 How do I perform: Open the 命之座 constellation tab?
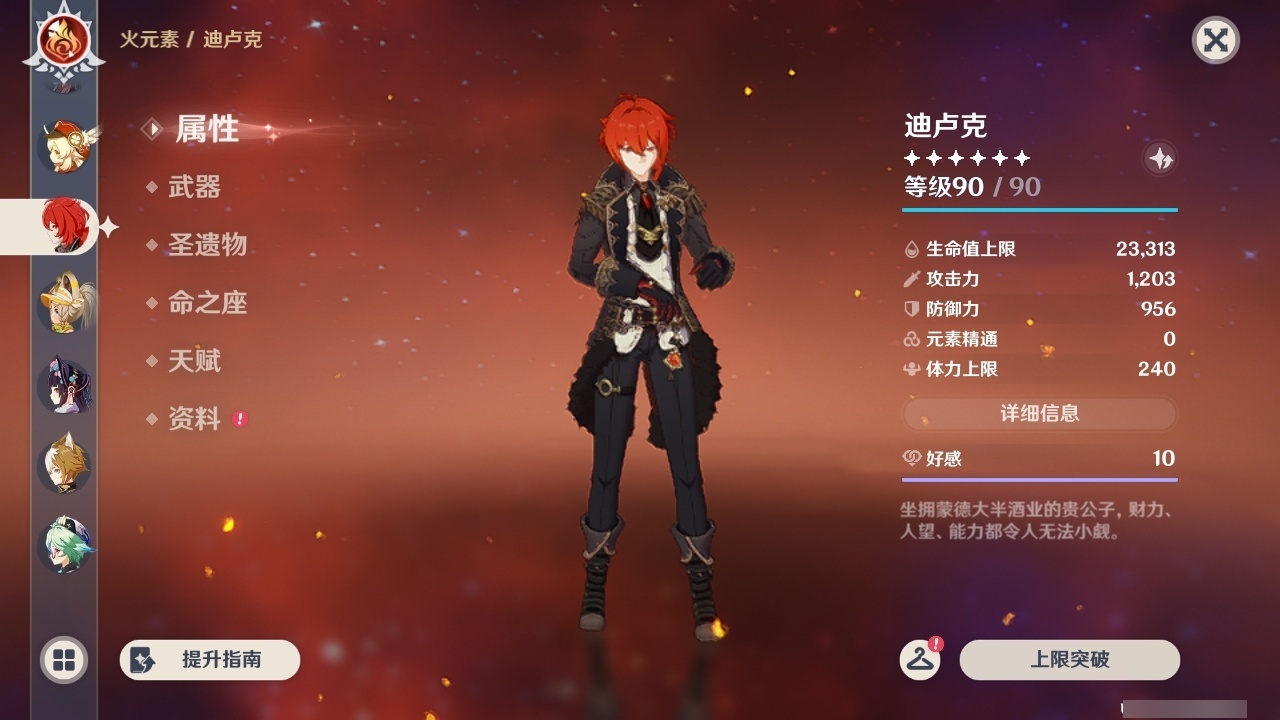pos(206,303)
